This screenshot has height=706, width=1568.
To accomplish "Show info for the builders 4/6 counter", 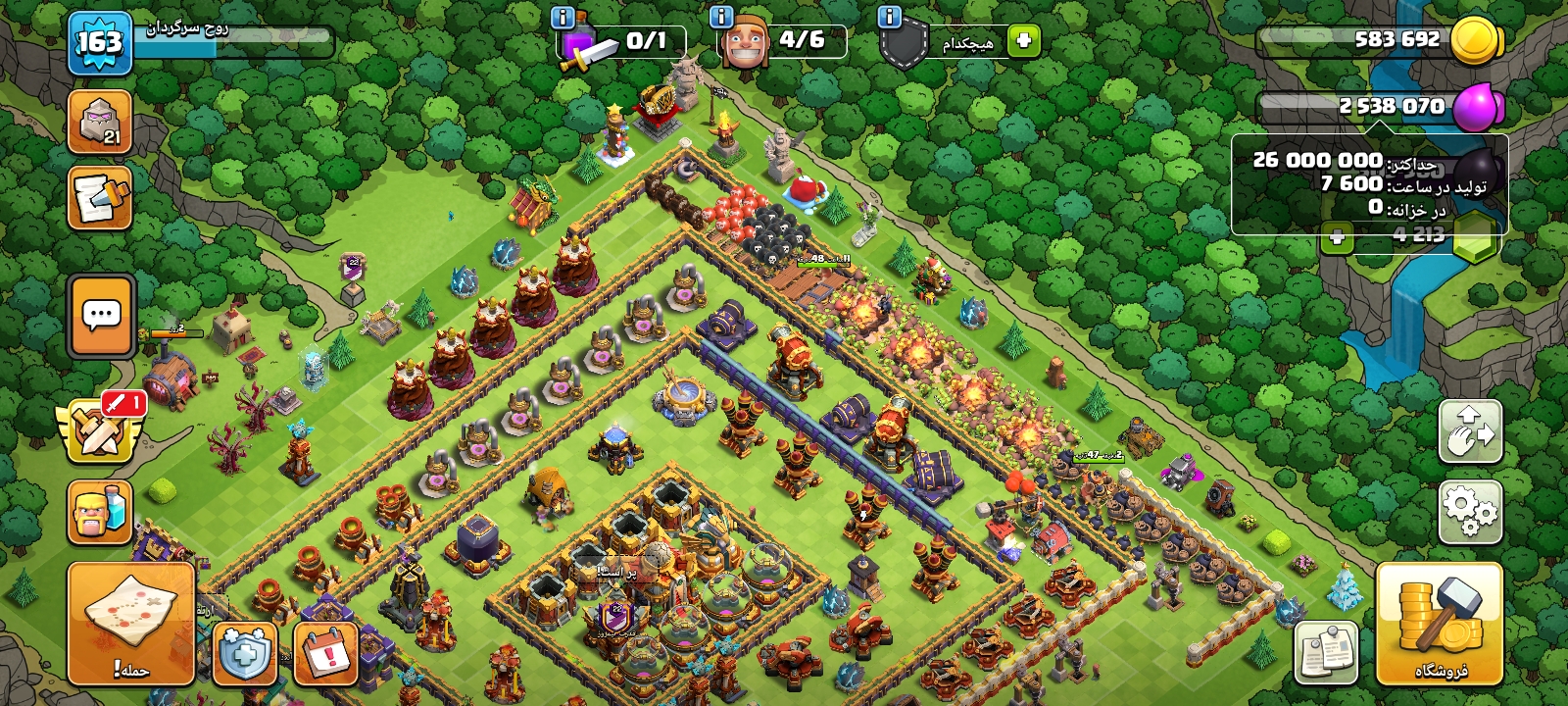I will [721, 17].
